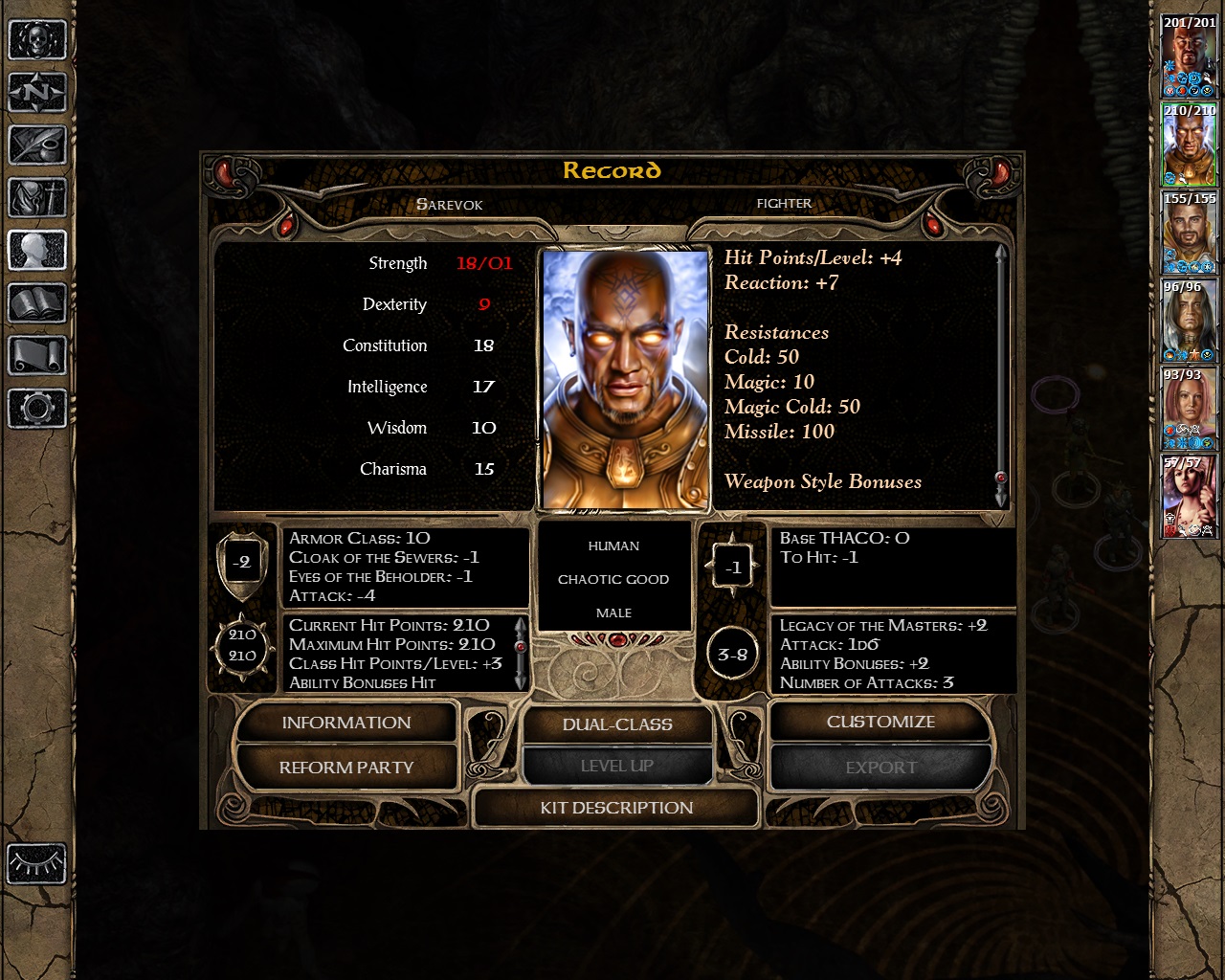The height and width of the screenshot is (980, 1225).
Task: Select the red-haired portrait with 93/93 HP
Action: pos(1190,409)
